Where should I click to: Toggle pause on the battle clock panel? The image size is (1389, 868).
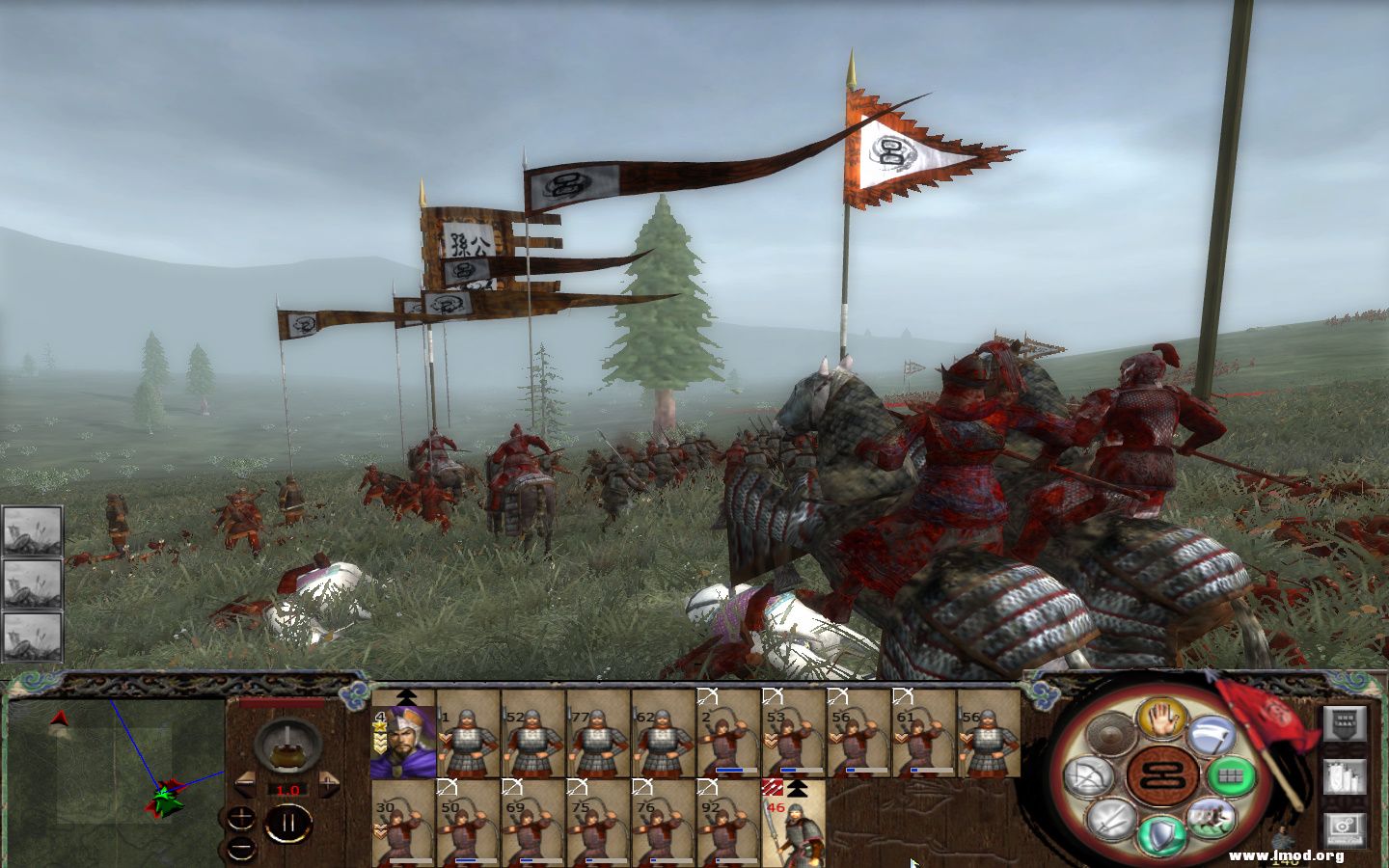click(x=287, y=824)
